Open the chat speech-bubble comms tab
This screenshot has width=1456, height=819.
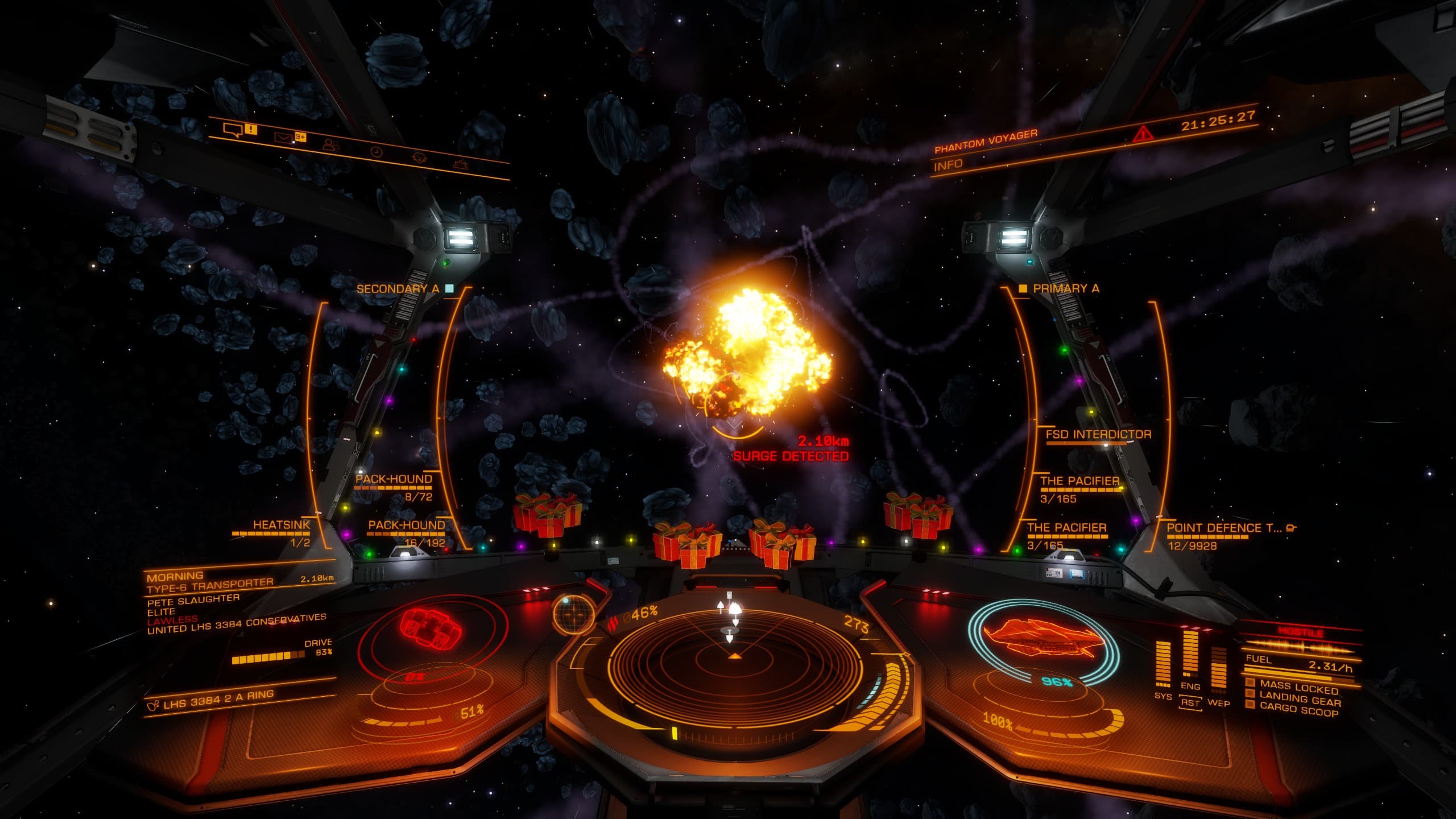[x=233, y=131]
